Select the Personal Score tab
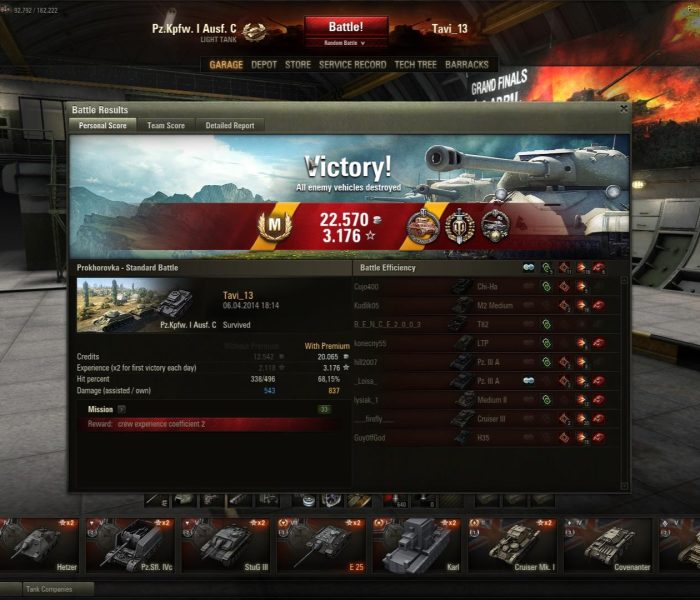This screenshot has height=600, width=700. coord(102,126)
